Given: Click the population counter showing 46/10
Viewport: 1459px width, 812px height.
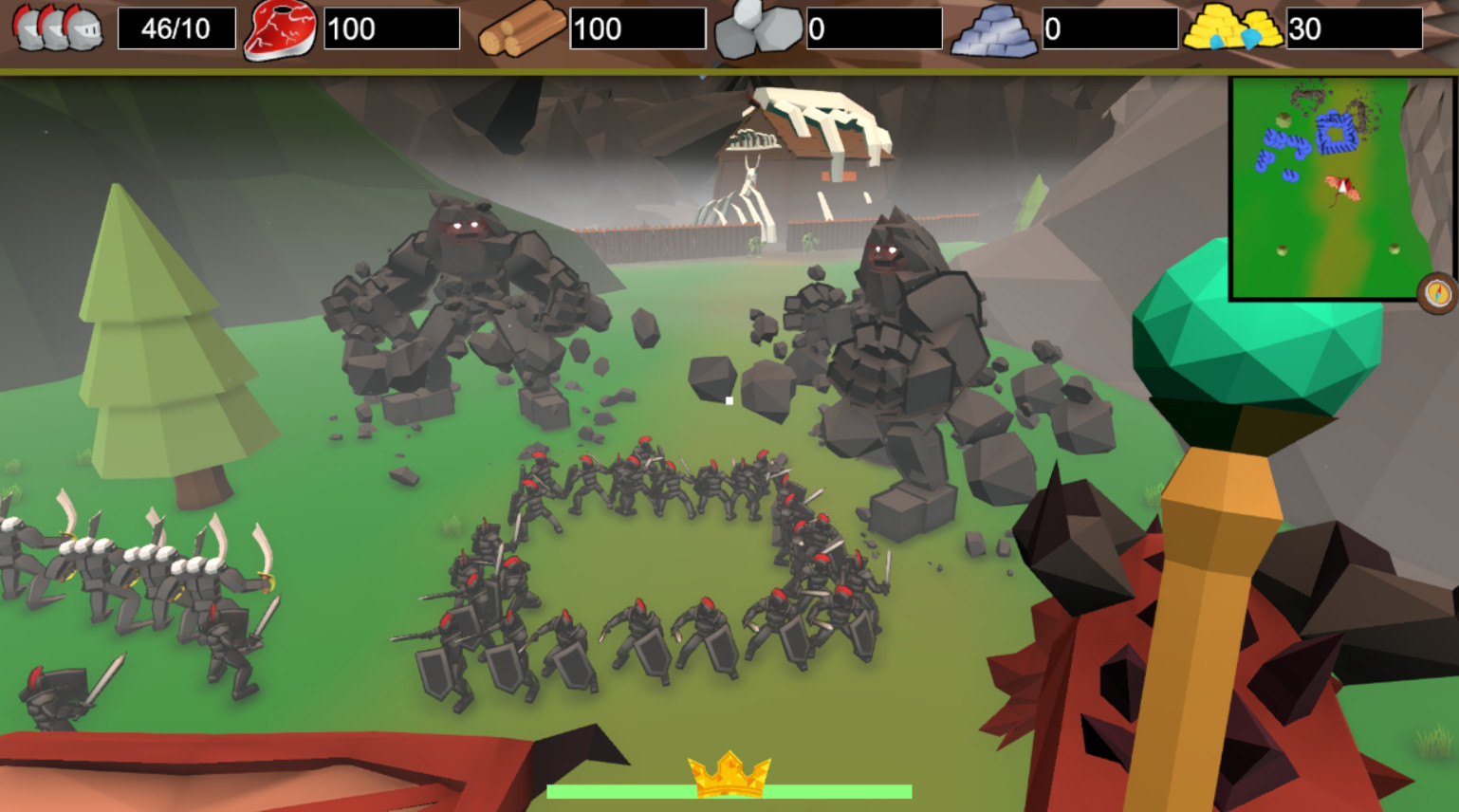Looking at the screenshot, I should pyautogui.click(x=175, y=27).
